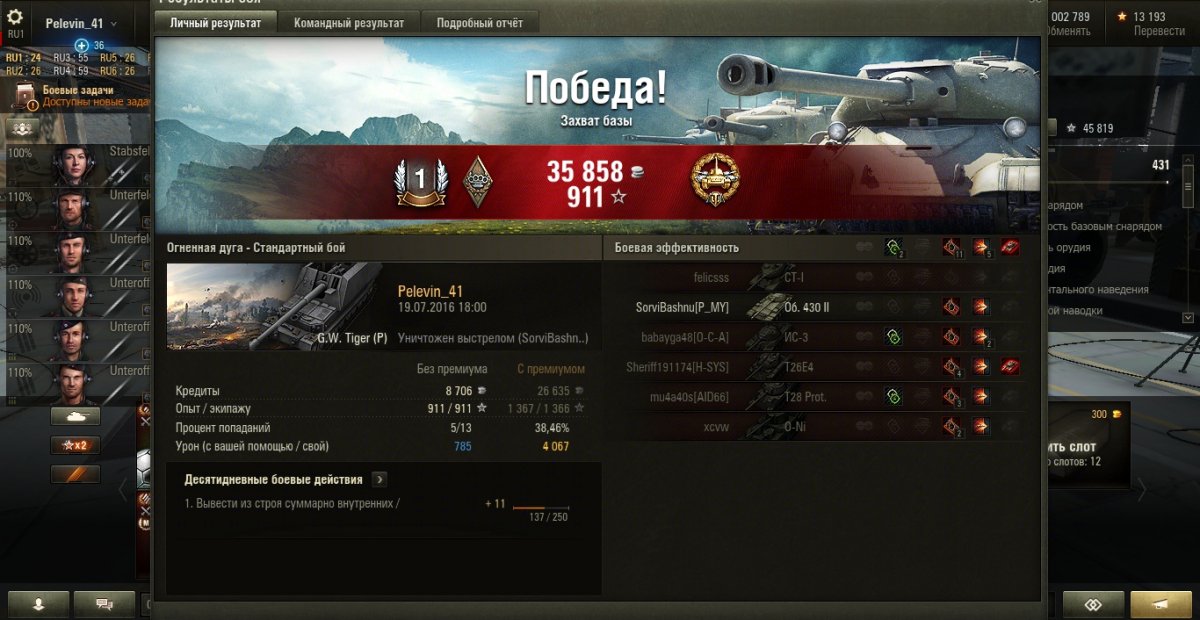
Task: Click the x2 experience bonus button
Action: pyautogui.click(x=75, y=445)
